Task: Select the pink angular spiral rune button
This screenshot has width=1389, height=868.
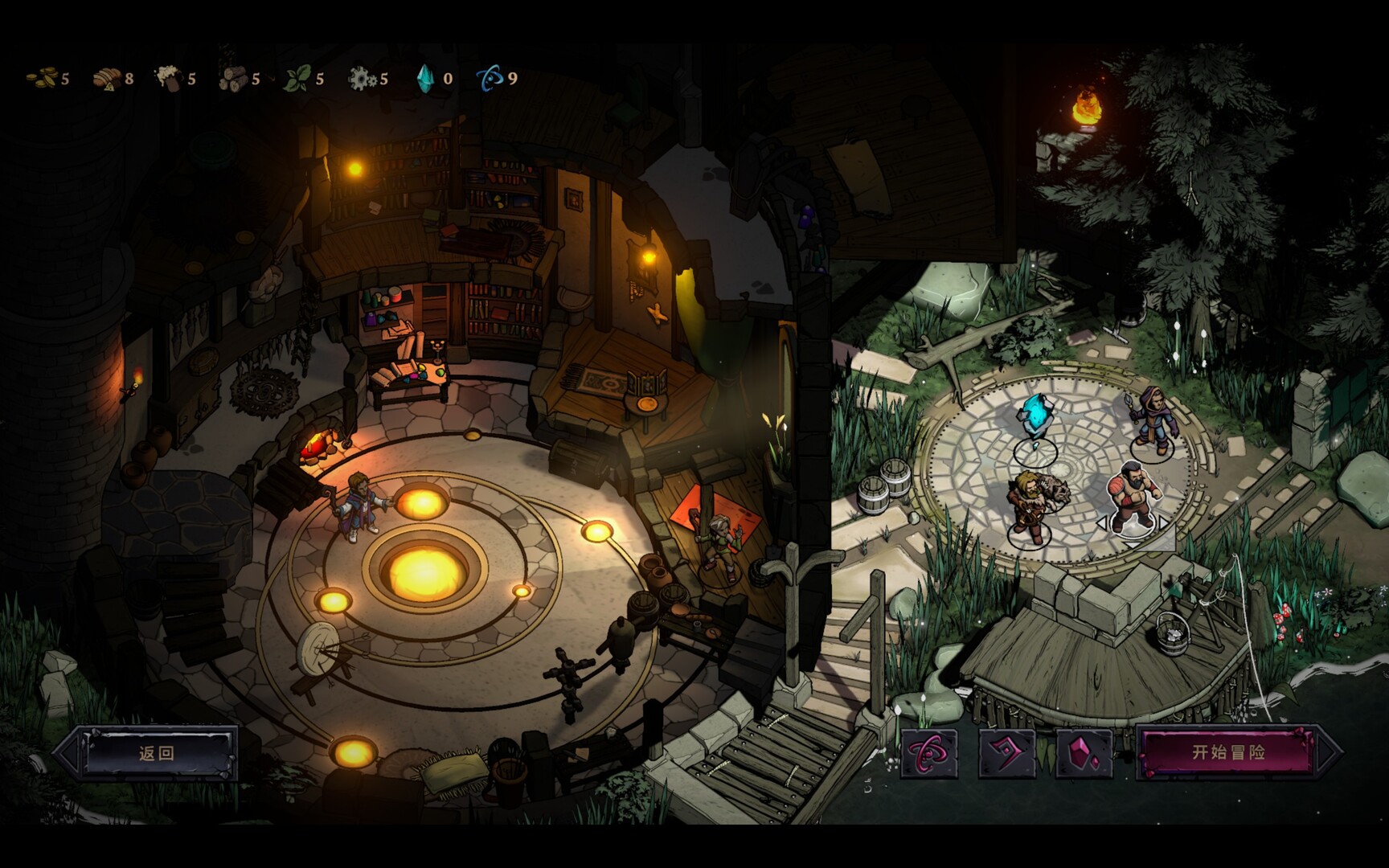Action: (x=1006, y=753)
